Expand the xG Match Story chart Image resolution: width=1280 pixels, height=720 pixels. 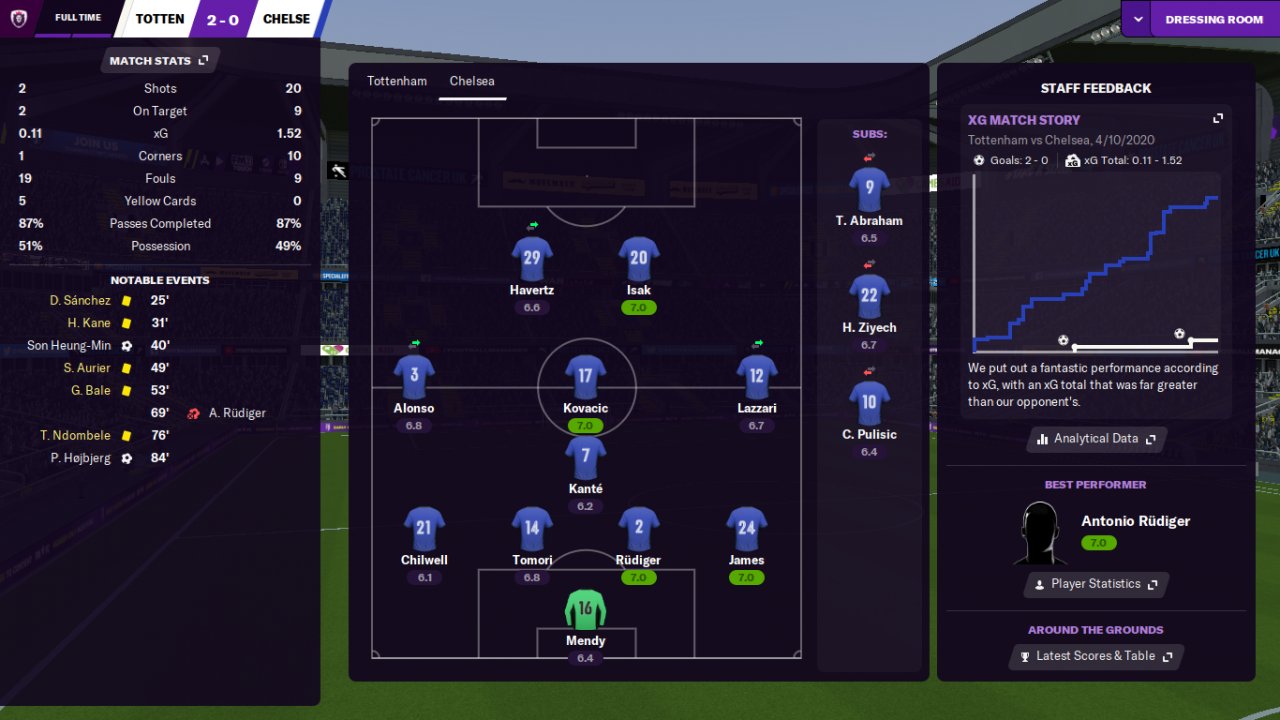click(1218, 118)
